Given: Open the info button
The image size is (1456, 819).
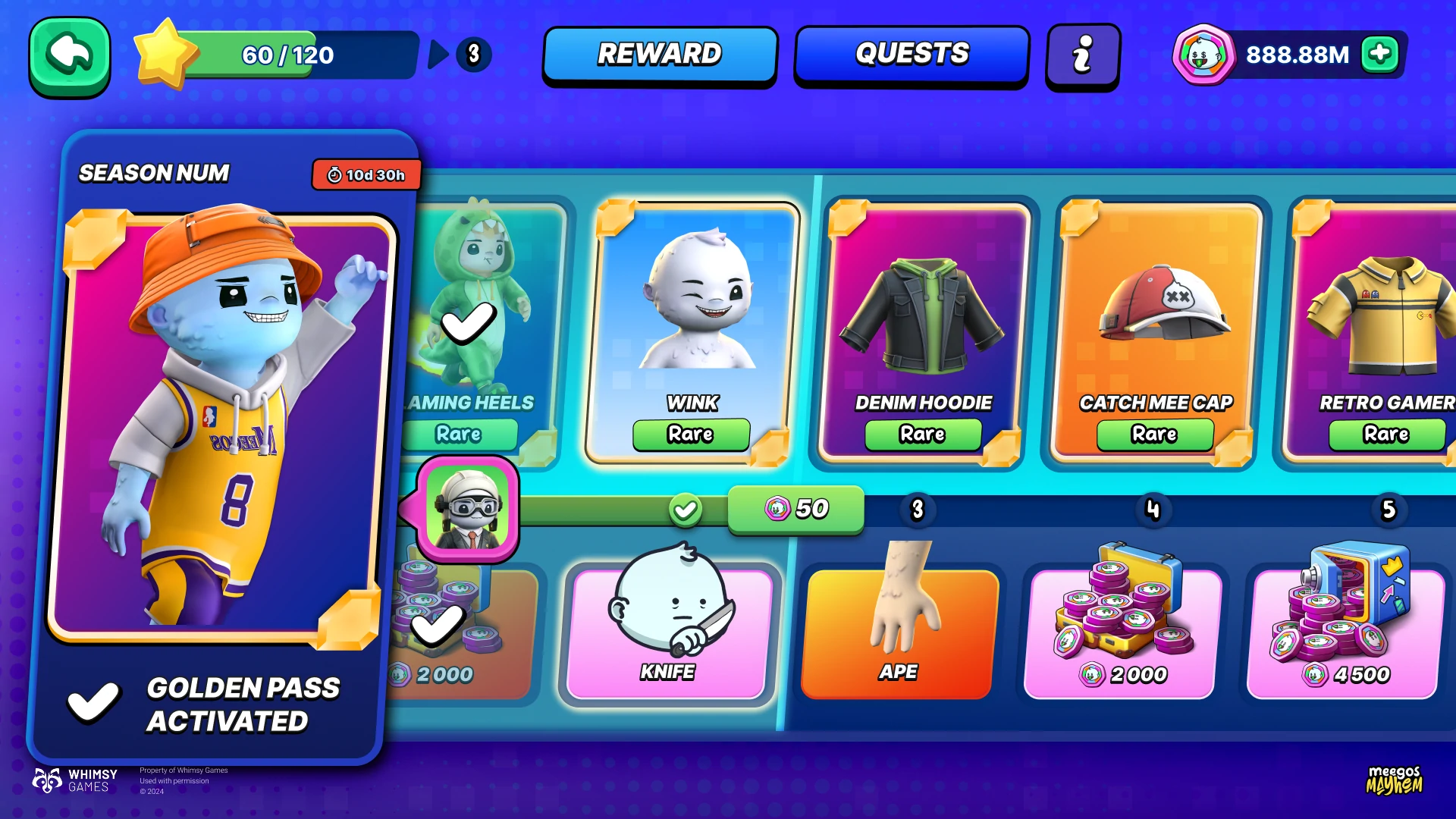Looking at the screenshot, I should click(x=1082, y=56).
